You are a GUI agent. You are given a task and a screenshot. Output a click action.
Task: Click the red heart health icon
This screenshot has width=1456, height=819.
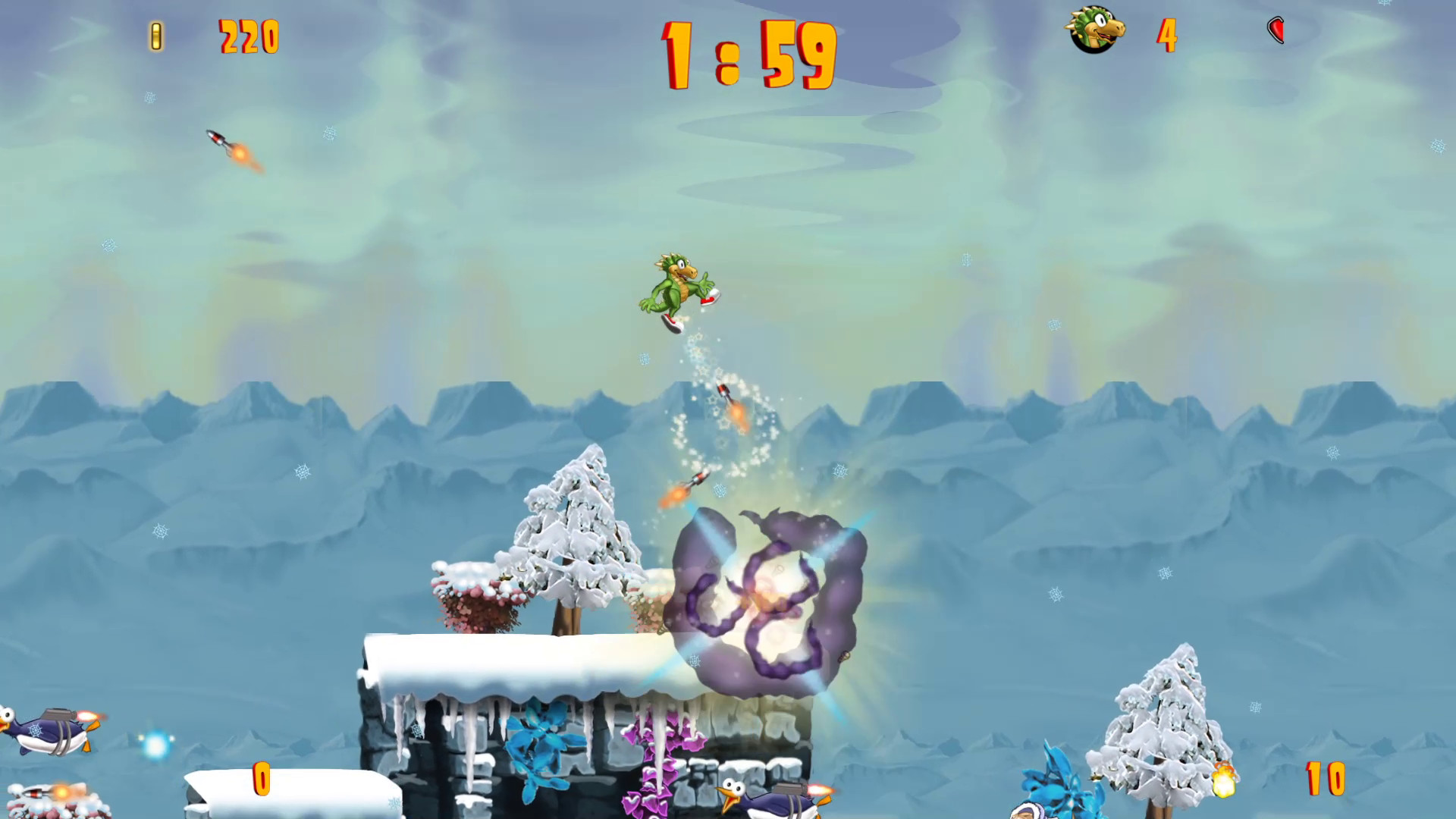(1276, 29)
